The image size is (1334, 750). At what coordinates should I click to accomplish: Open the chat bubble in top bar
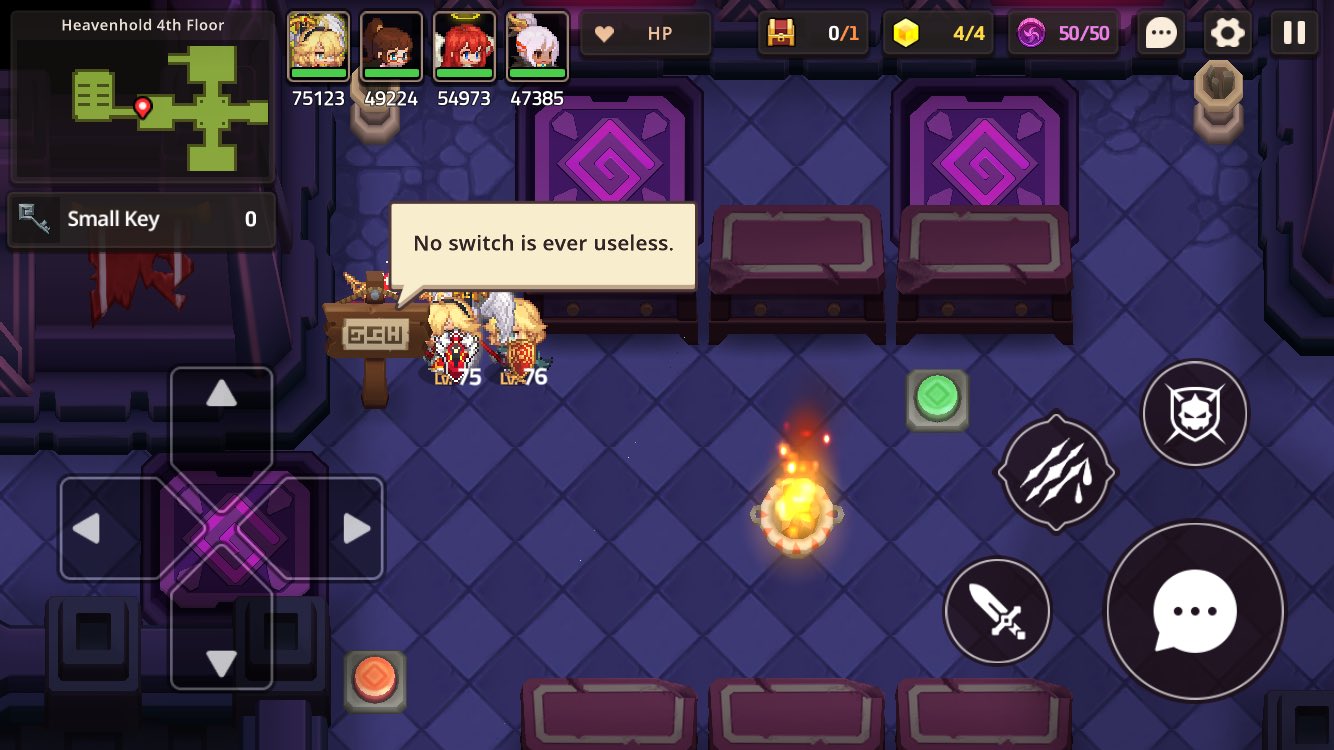[1161, 33]
